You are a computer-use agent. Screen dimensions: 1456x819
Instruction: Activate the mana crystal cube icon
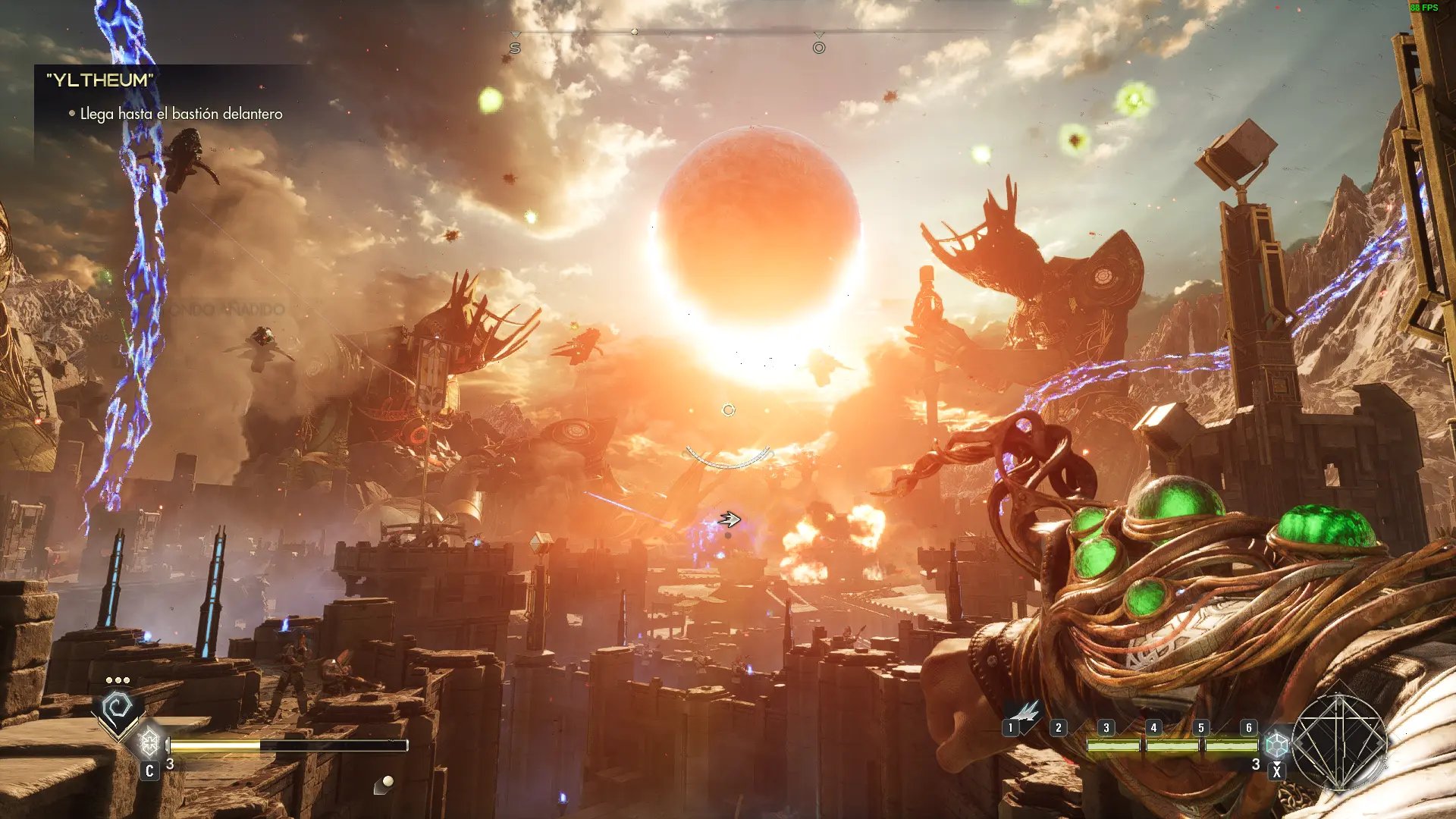pos(1277,744)
